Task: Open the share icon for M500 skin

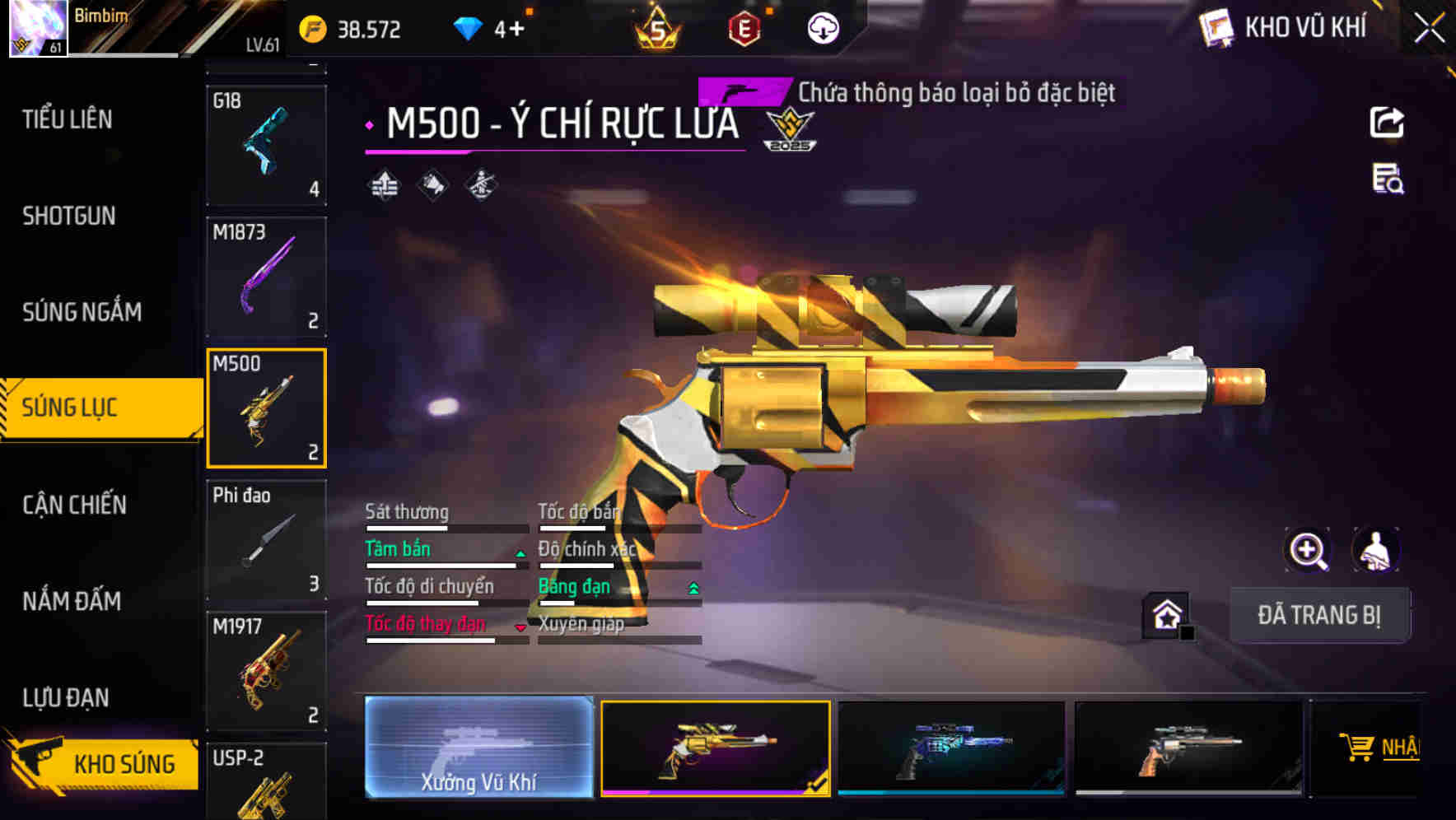Action: tap(1388, 122)
